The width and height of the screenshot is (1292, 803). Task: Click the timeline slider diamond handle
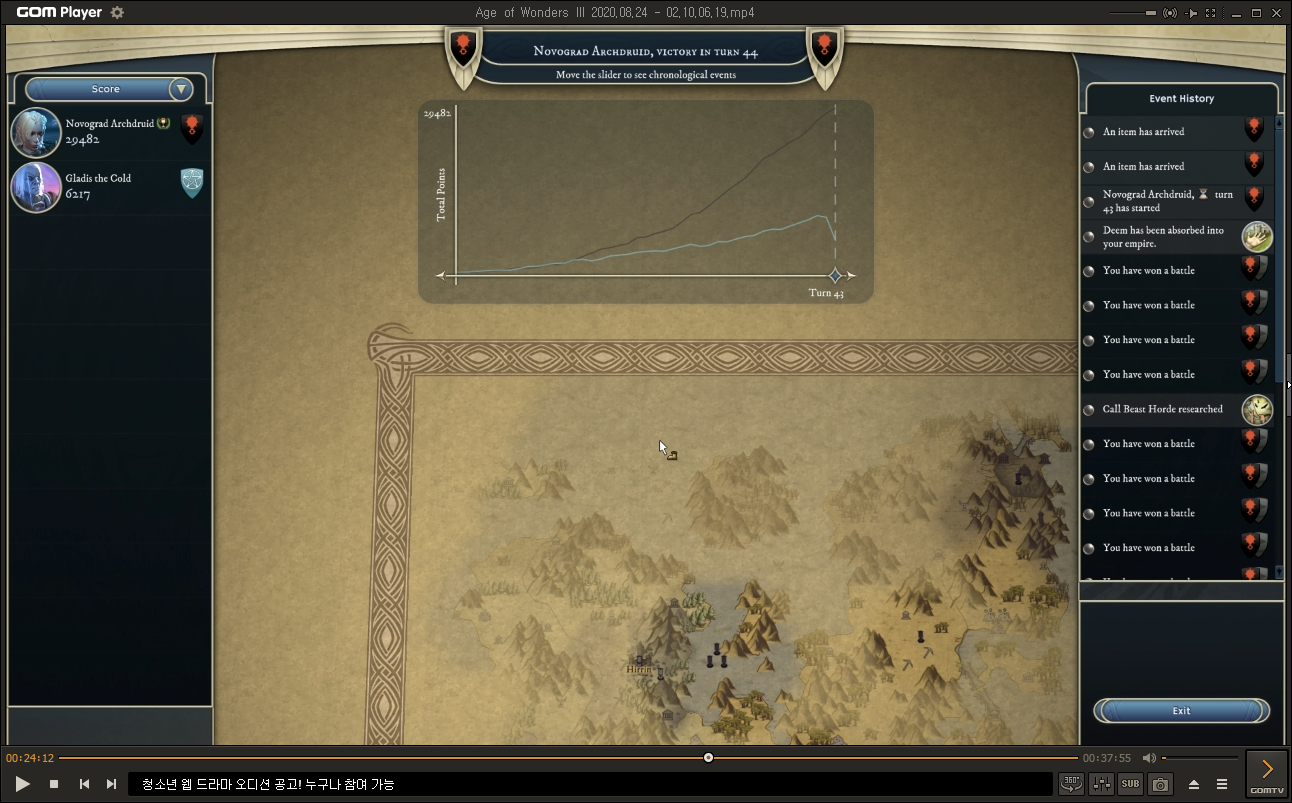coord(835,276)
